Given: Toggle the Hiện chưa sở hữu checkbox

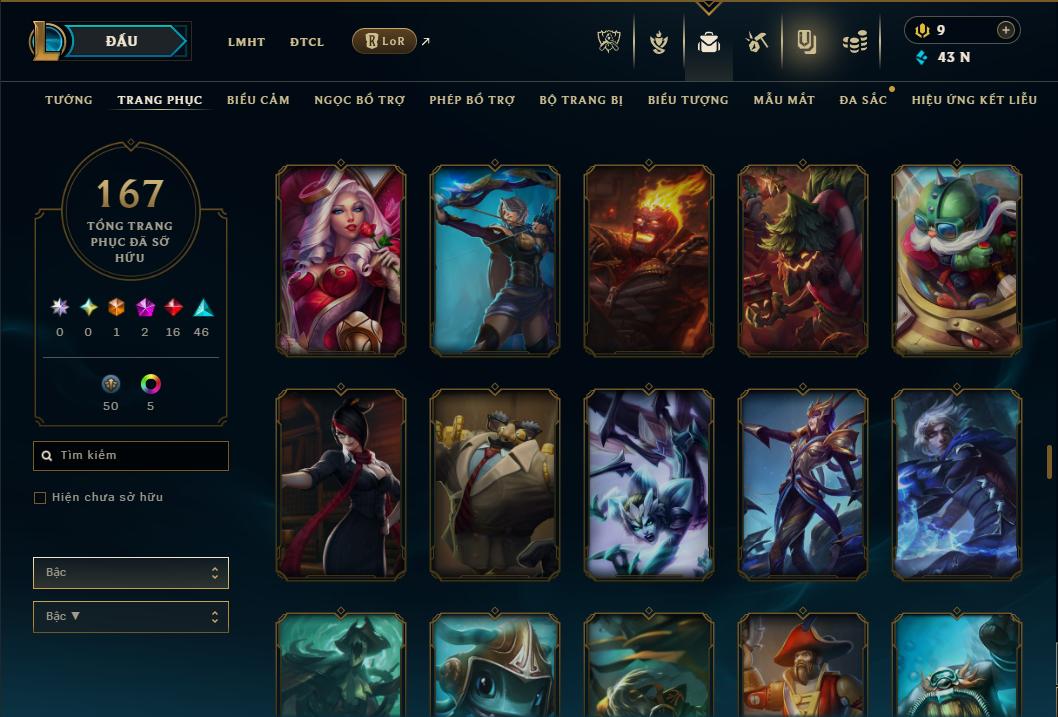Looking at the screenshot, I should [40, 498].
